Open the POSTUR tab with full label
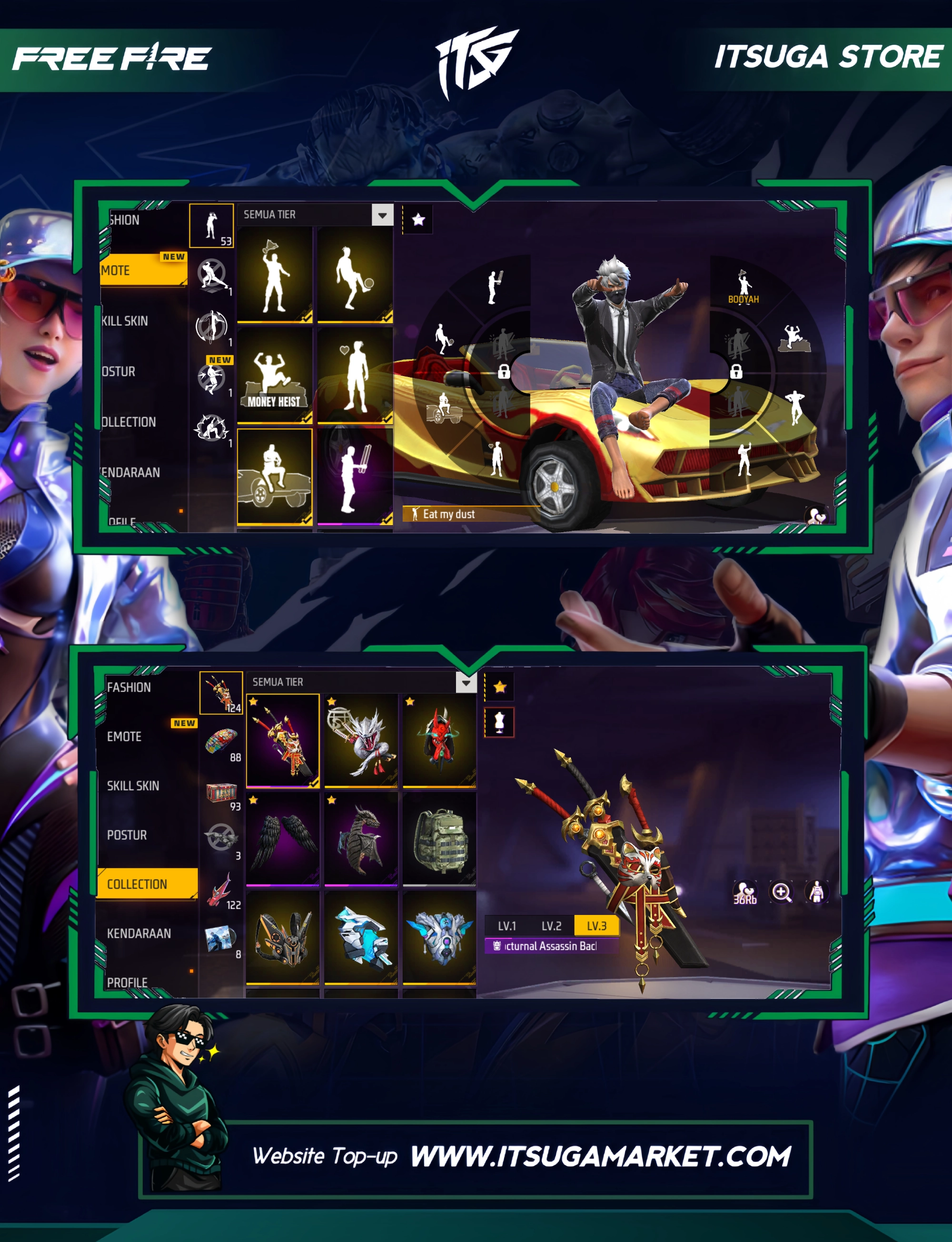Viewport: 952px width, 1242px height. pyautogui.click(x=127, y=835)
